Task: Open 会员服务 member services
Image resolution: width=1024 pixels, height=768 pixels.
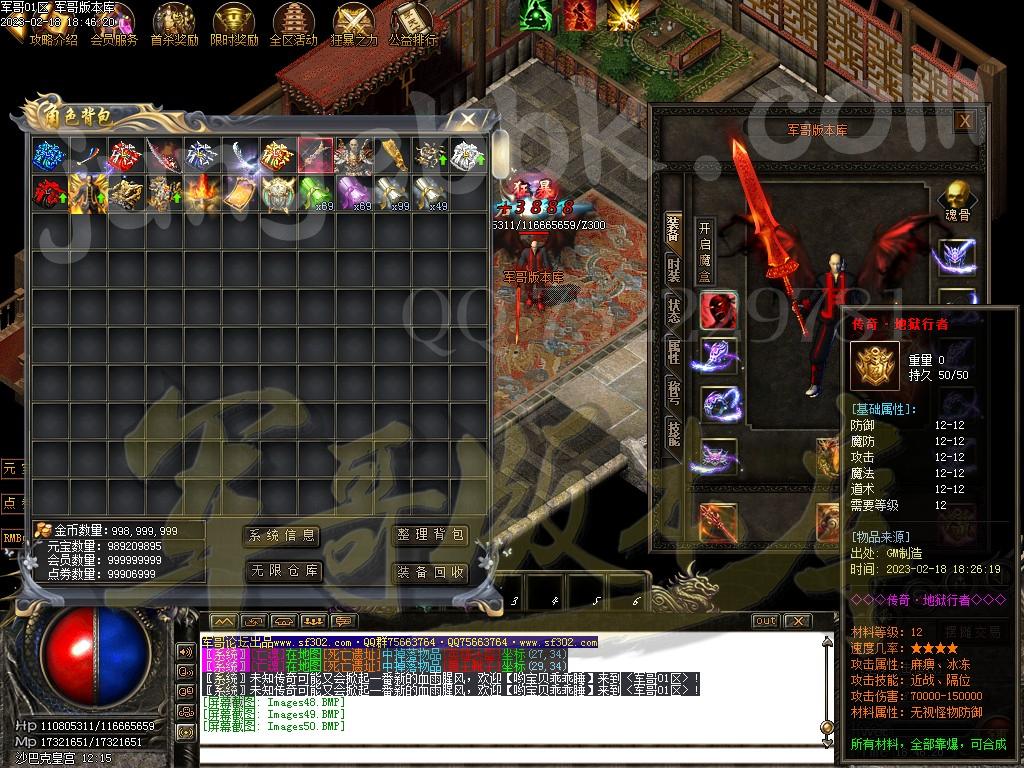Action: point(114,24)
